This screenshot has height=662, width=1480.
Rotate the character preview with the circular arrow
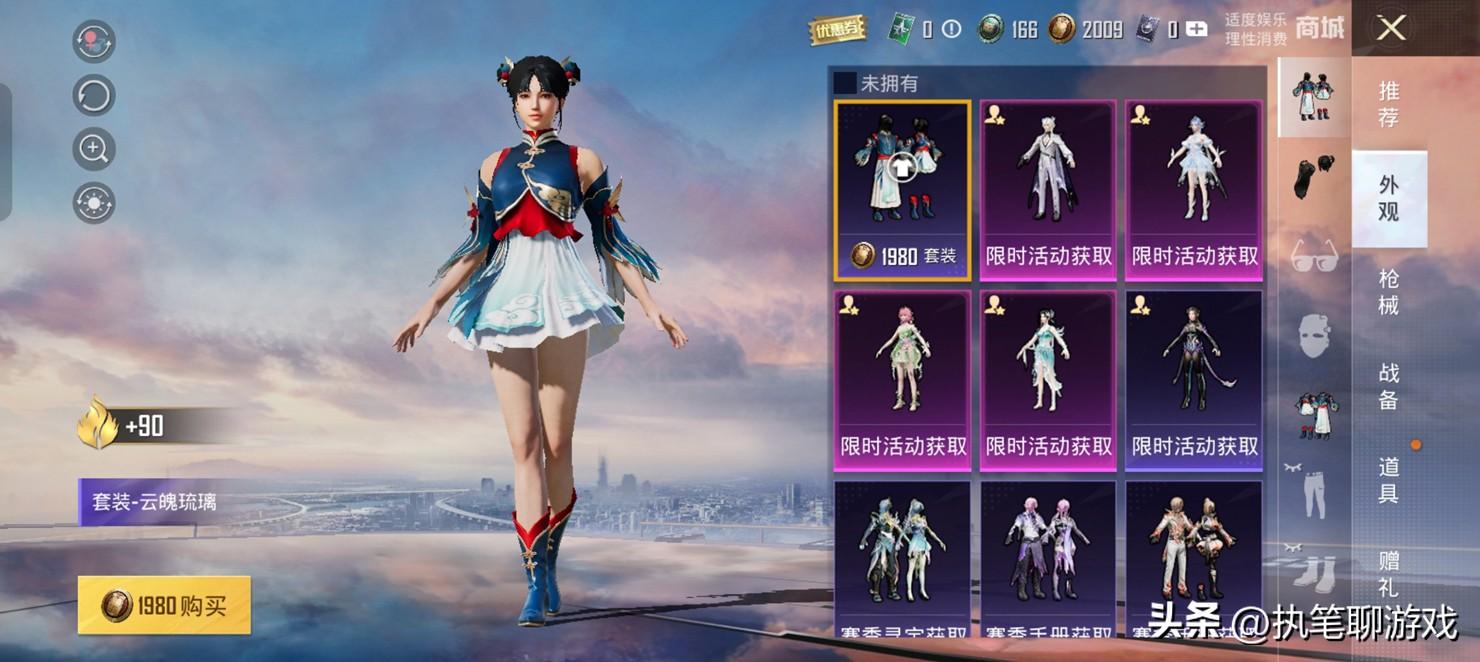coord(94,96)
